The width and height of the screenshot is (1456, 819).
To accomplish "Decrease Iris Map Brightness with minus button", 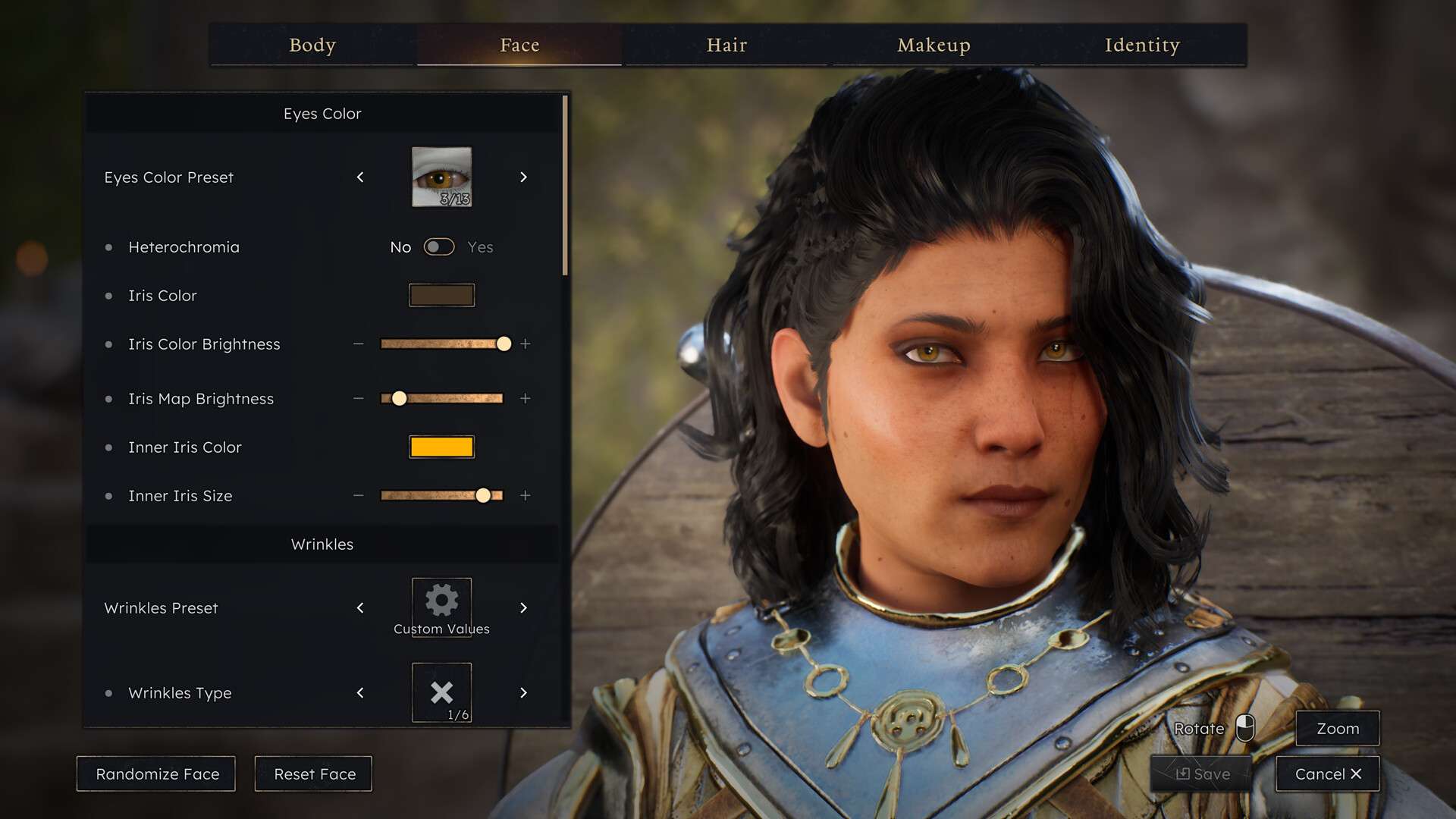I will pos(358,399).
